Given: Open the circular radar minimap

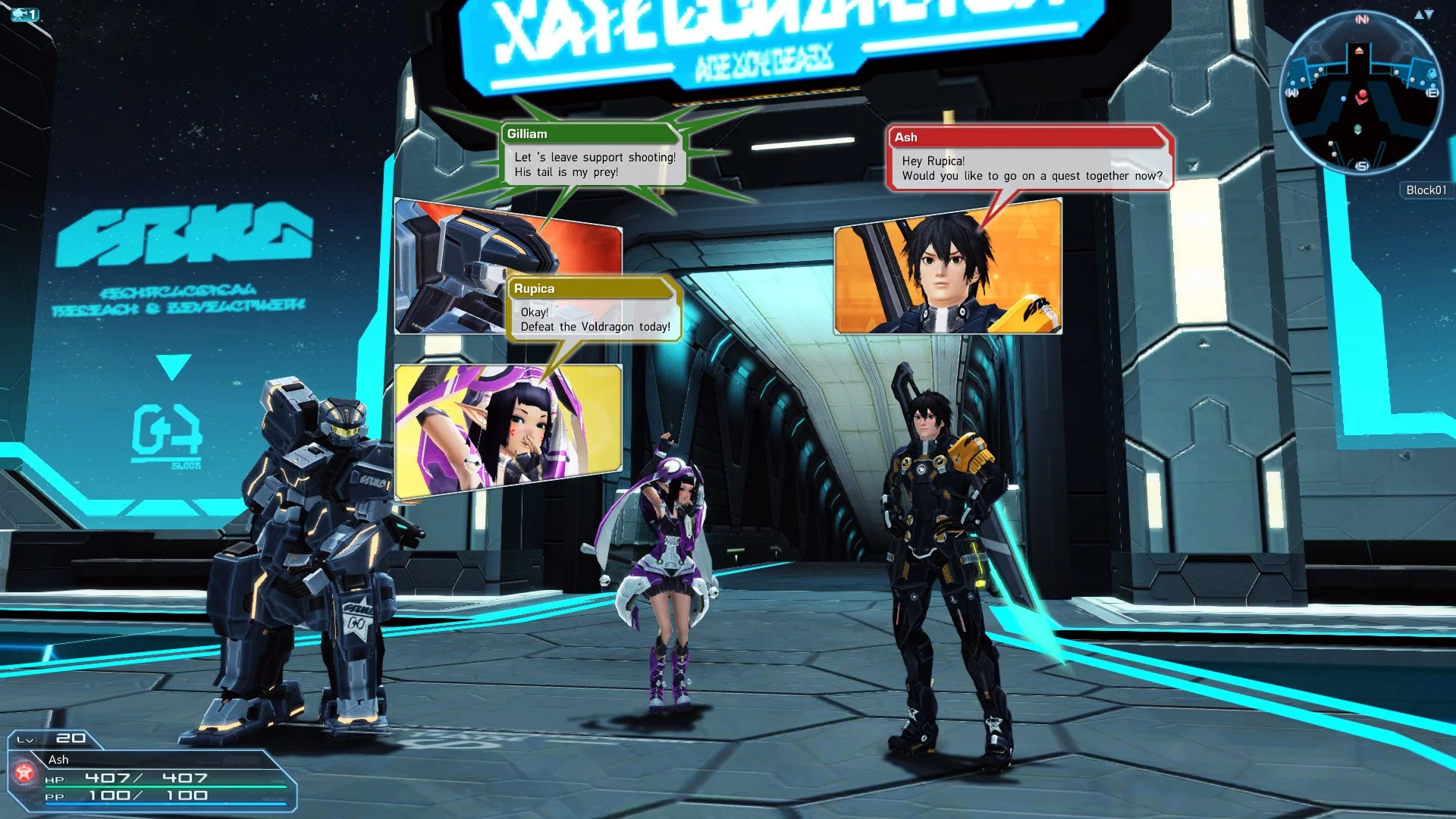Looking at the screenshot, I should coord(1361,93).
